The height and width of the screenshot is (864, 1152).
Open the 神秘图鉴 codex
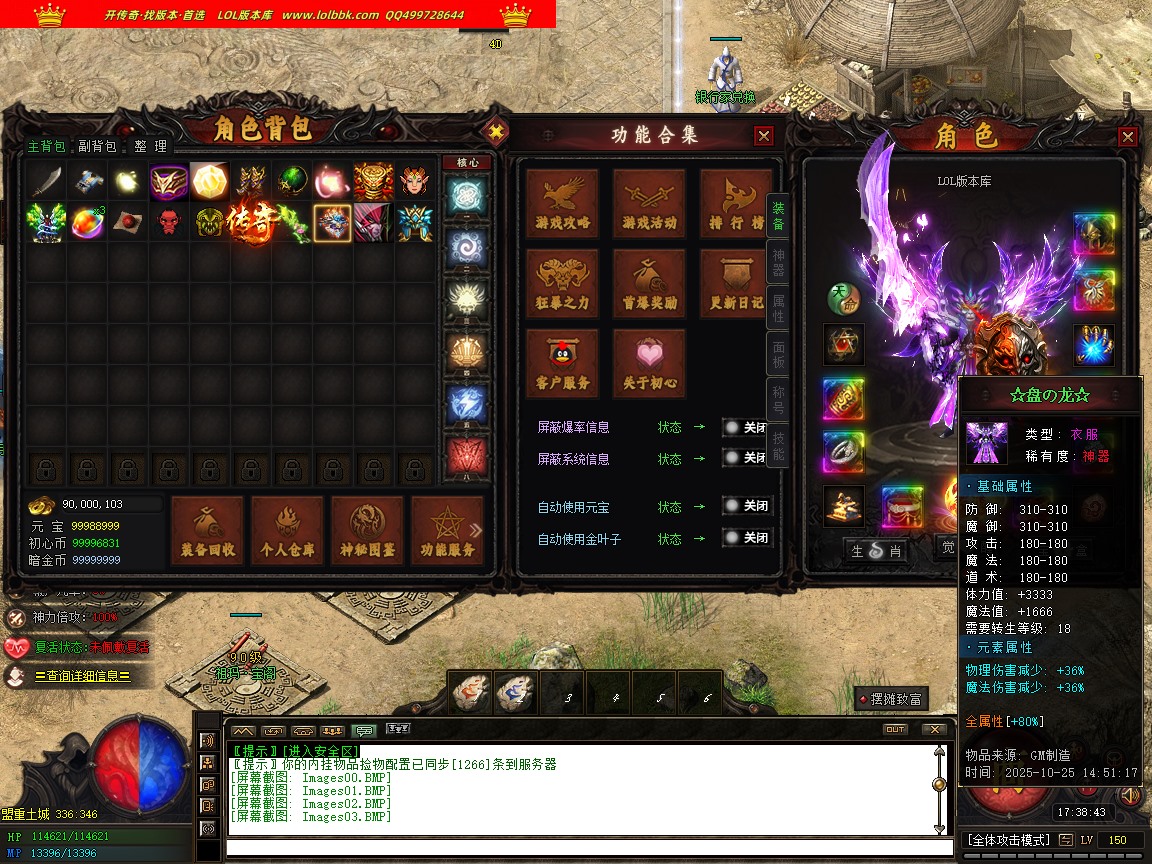[x=368, y=529]
